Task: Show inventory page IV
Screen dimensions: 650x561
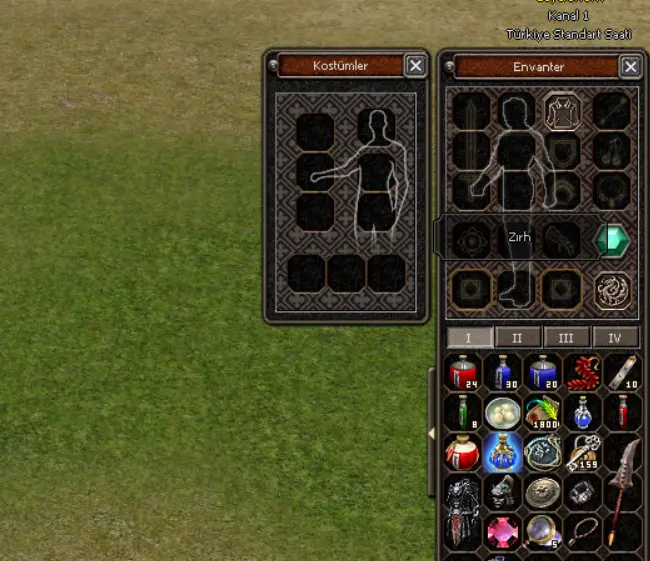Action: pyautogui.click(x=614, y=337)
